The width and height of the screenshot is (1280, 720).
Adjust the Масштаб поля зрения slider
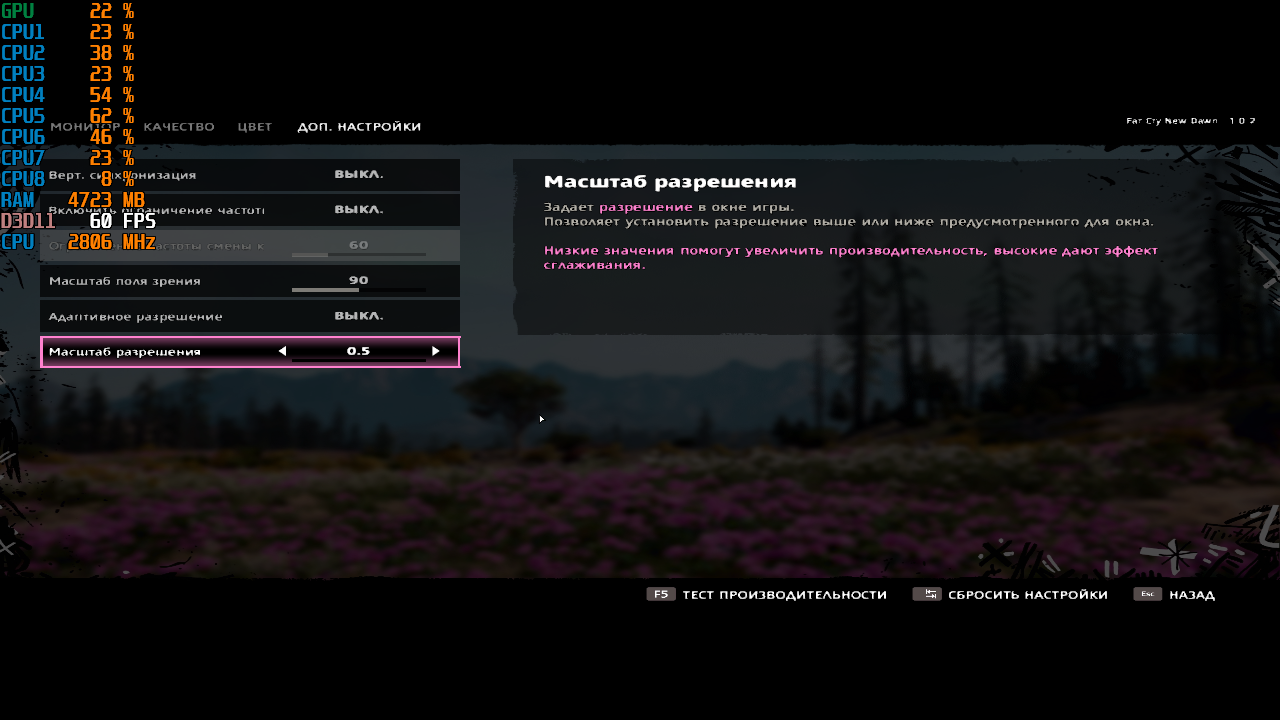point(358,290)
